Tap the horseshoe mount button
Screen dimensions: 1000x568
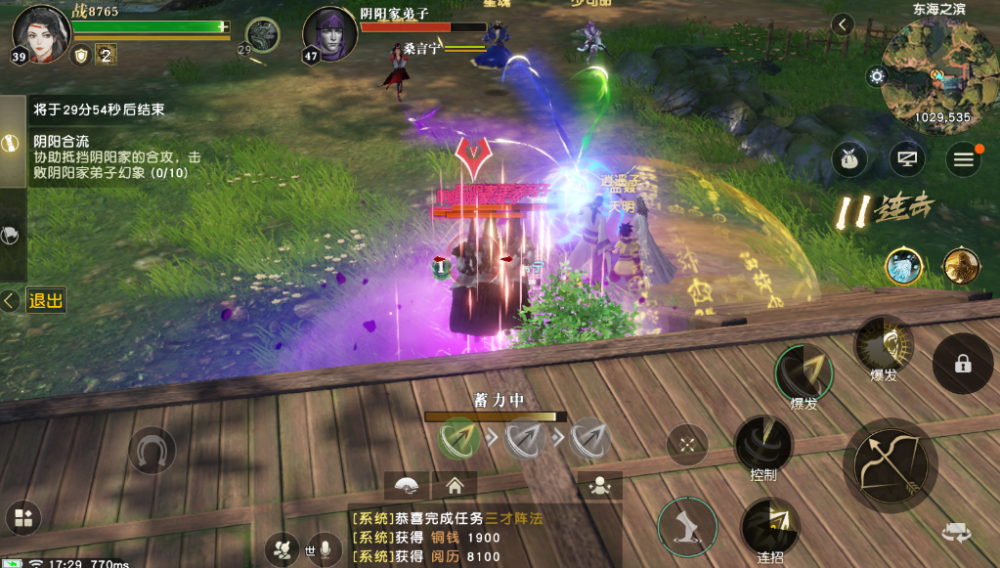point(152,450)
